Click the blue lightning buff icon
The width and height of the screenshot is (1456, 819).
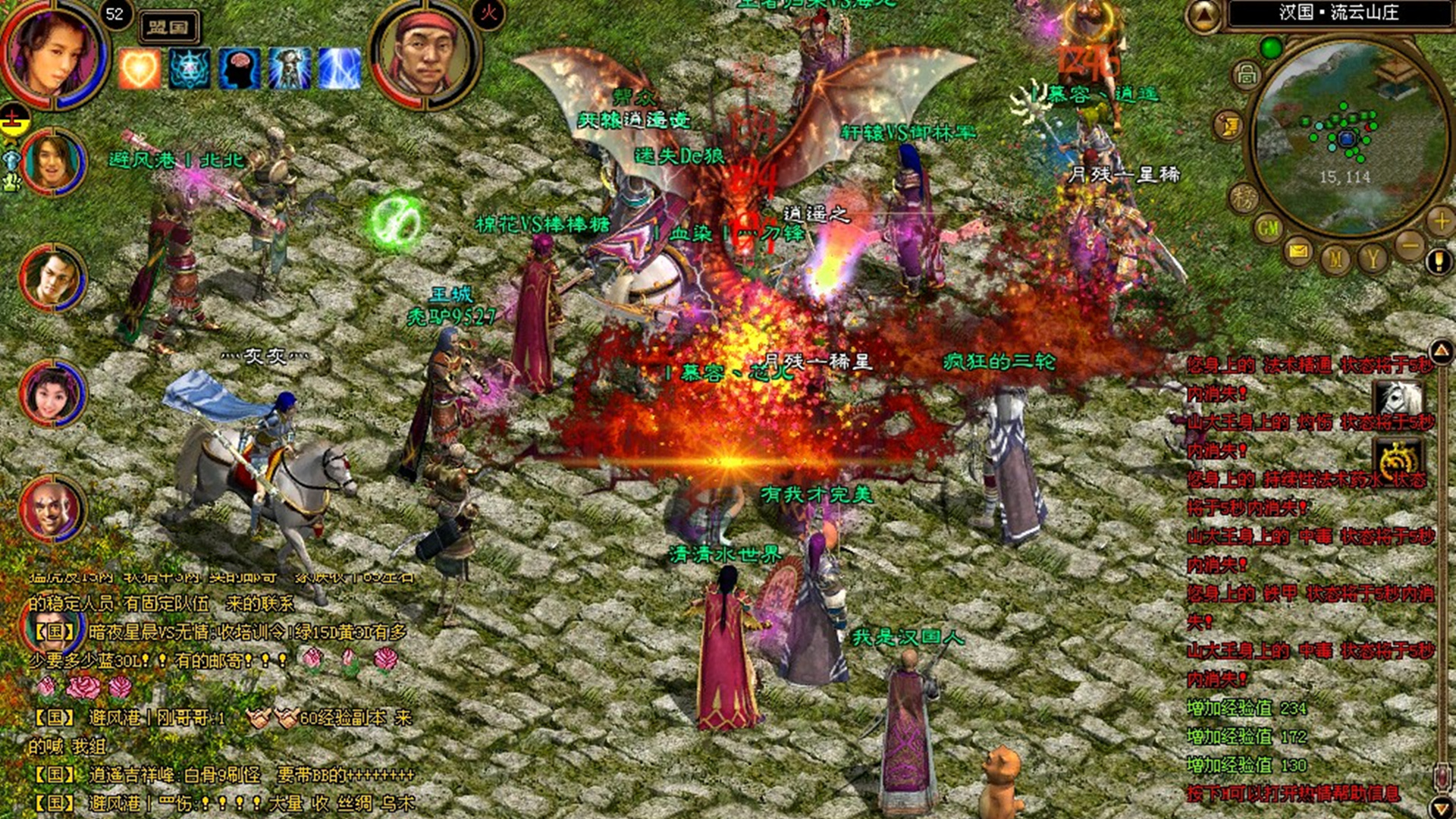click(x=339, y=69)
